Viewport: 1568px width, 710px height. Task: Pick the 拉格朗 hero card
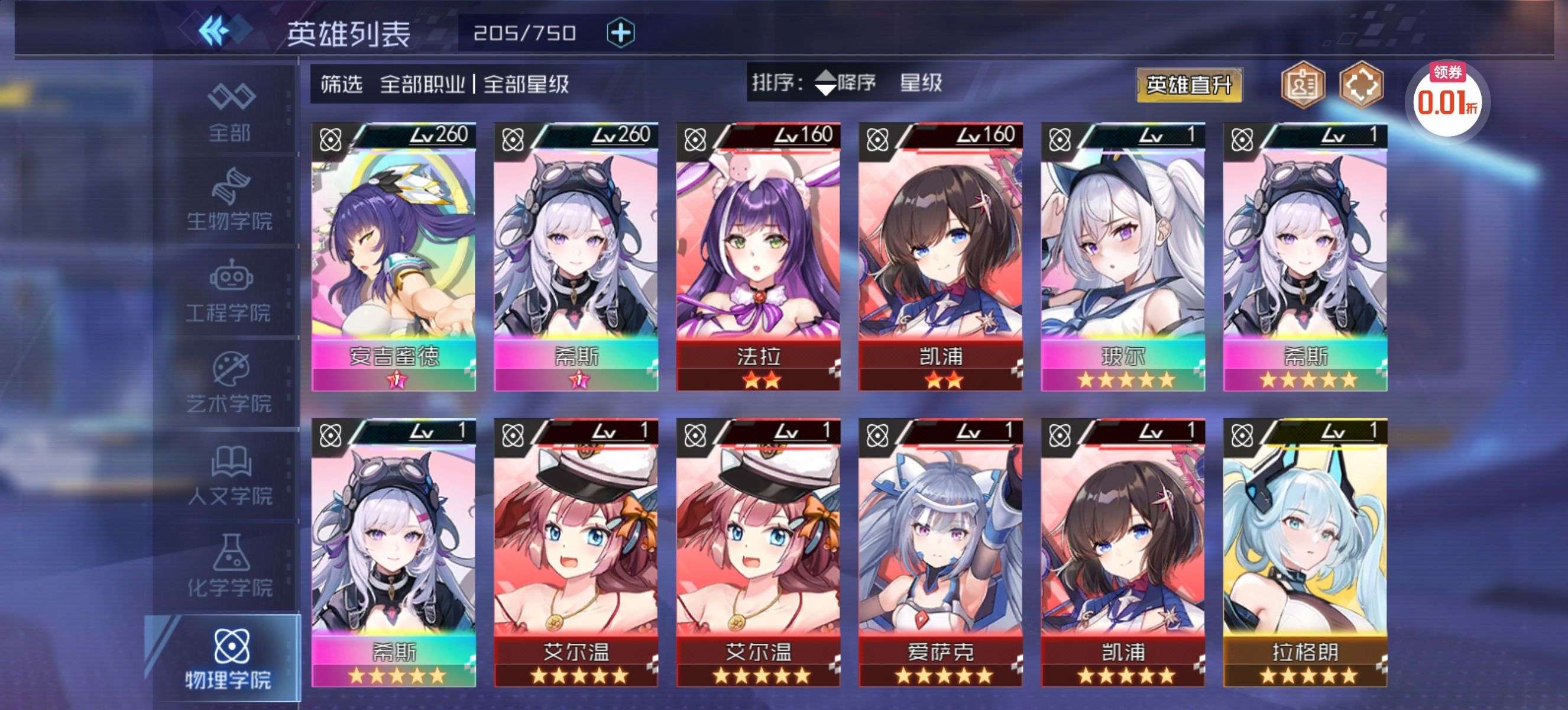coord(1305,552)
